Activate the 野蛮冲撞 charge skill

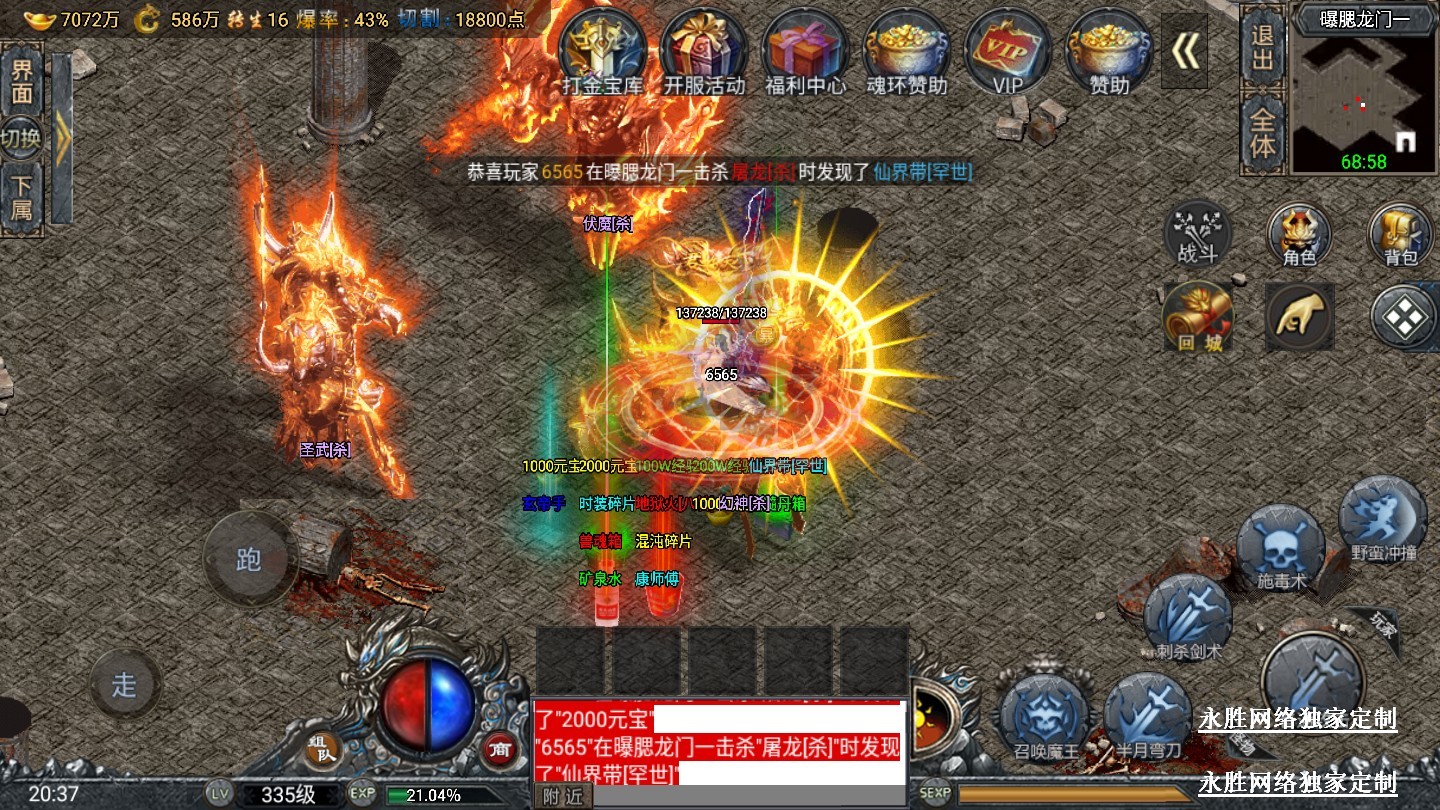click(1383, 518)
